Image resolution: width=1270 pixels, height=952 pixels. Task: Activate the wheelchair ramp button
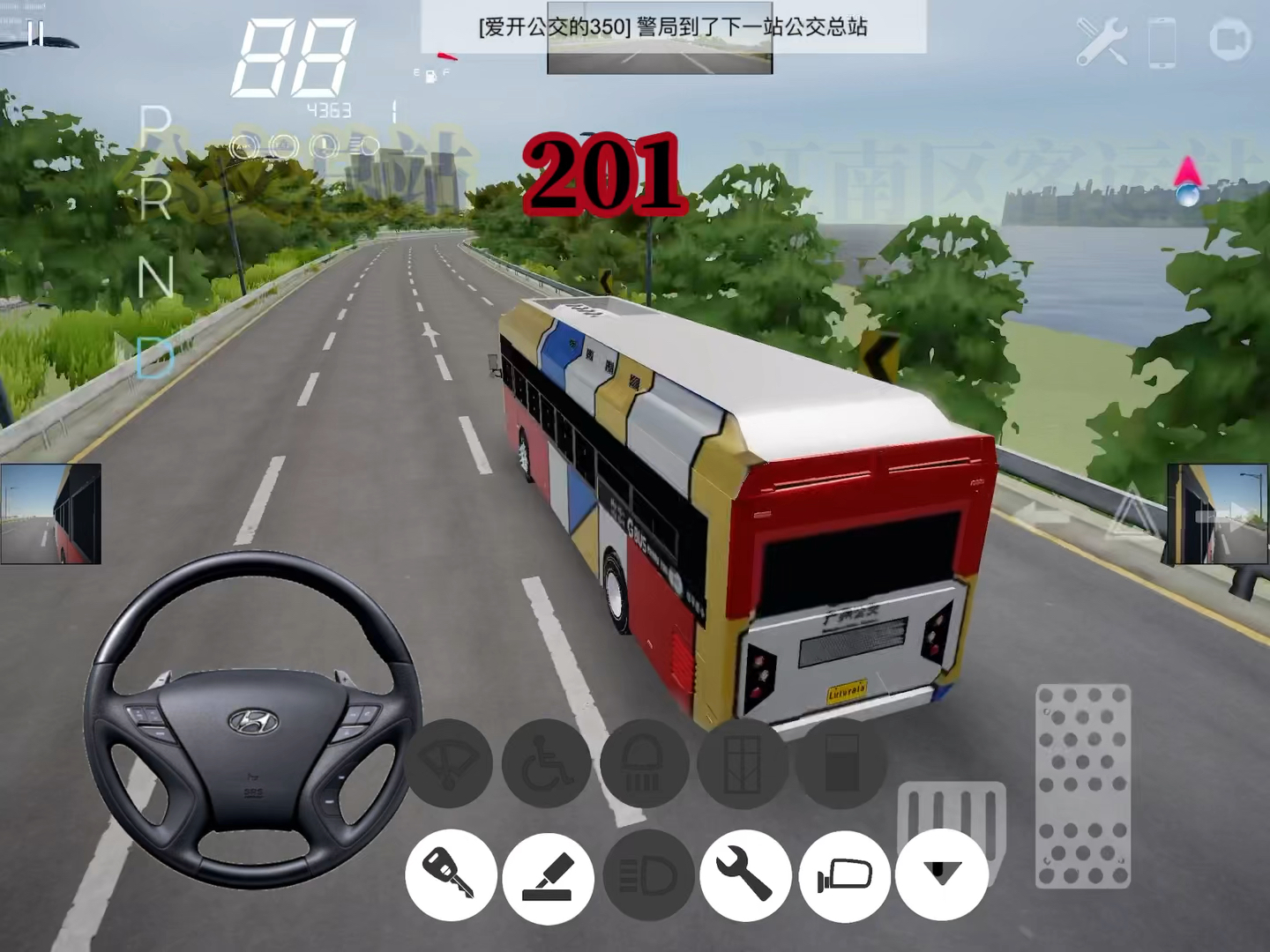click(546, 763)
